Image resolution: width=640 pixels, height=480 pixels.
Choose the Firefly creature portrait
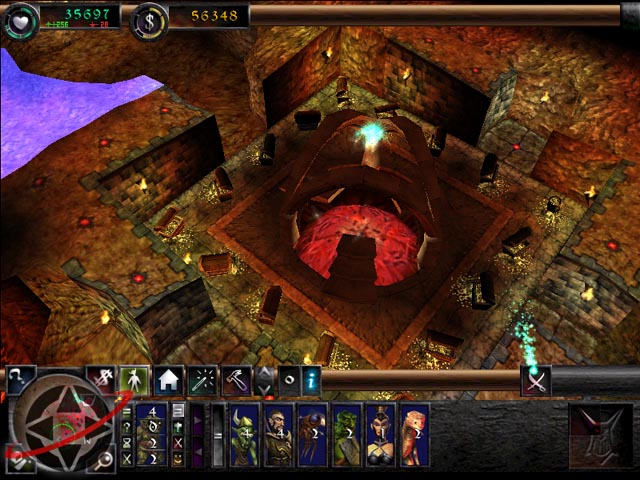click(x=312, y=435)
